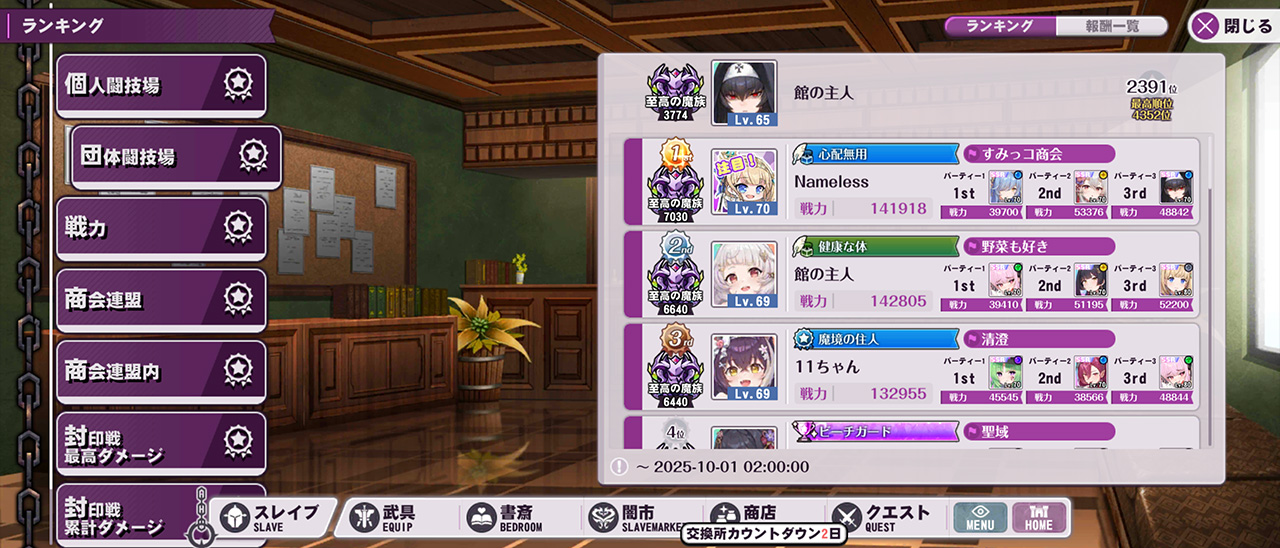Select the 商会連盟内 ranking category
This screenshot has width=1280, height=548.
pos(160,371)
